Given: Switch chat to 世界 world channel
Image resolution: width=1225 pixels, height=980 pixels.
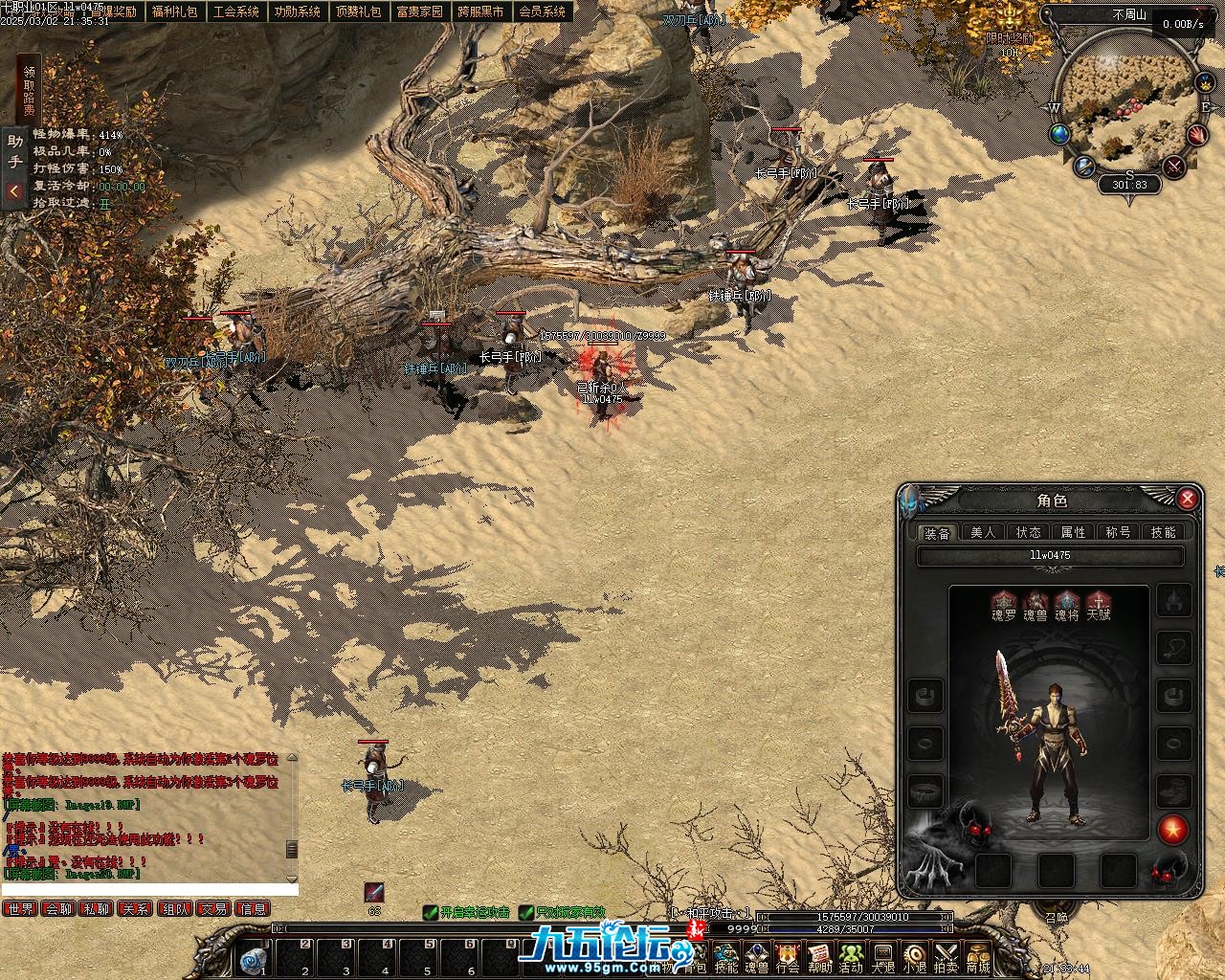Looking at the screenshot, I should [19, 908].
